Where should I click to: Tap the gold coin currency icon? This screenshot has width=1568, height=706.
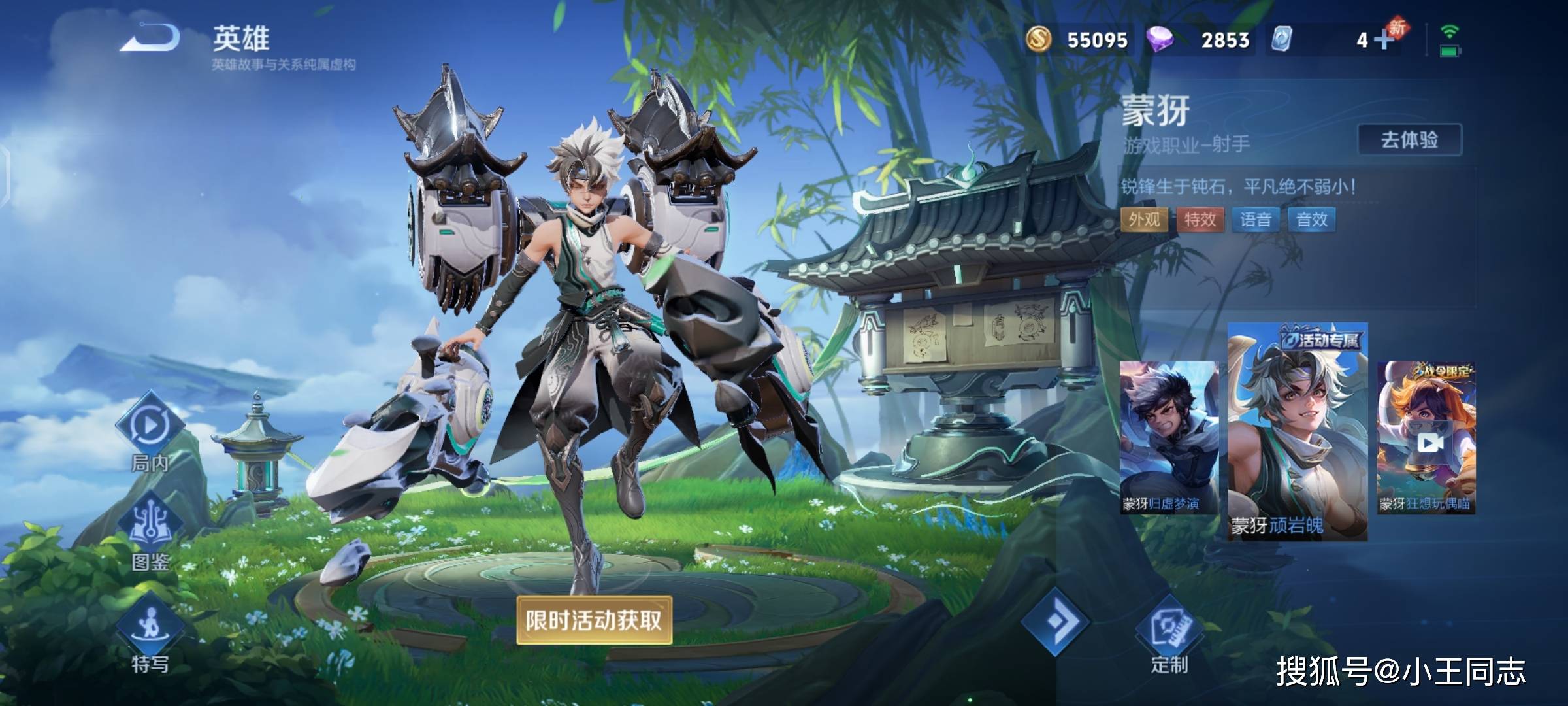(x=1038, y=39)
